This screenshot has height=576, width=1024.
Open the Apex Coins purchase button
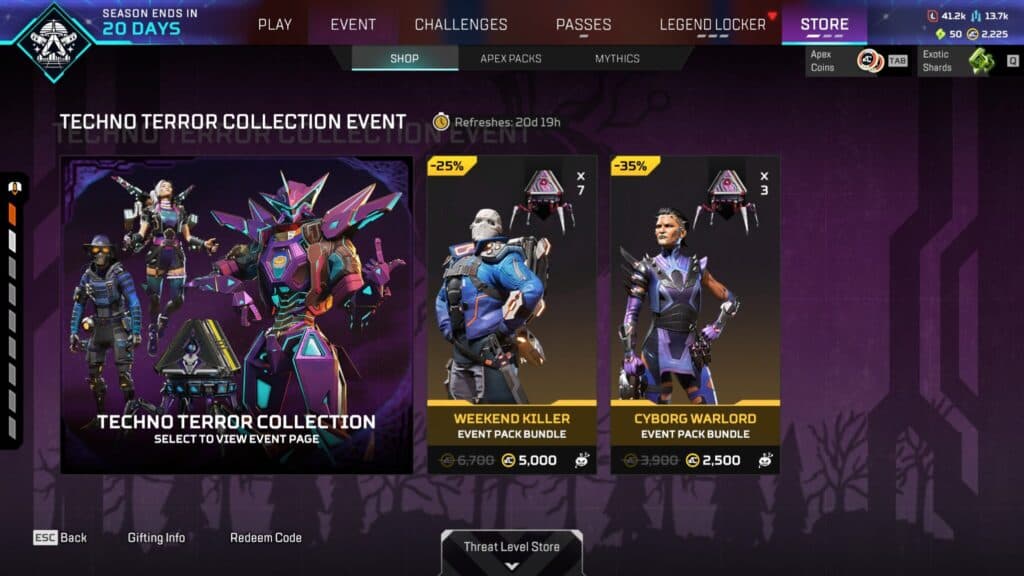(x=859, y=61)
